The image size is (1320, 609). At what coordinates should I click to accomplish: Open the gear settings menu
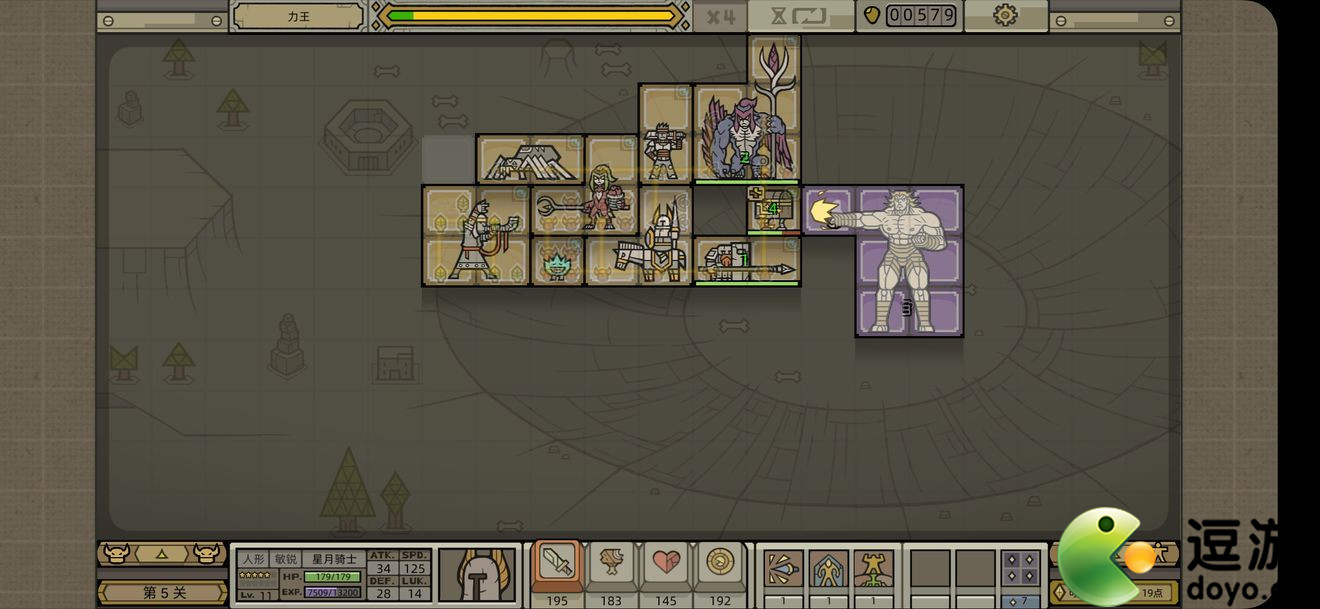click(x=1004, y=15)
